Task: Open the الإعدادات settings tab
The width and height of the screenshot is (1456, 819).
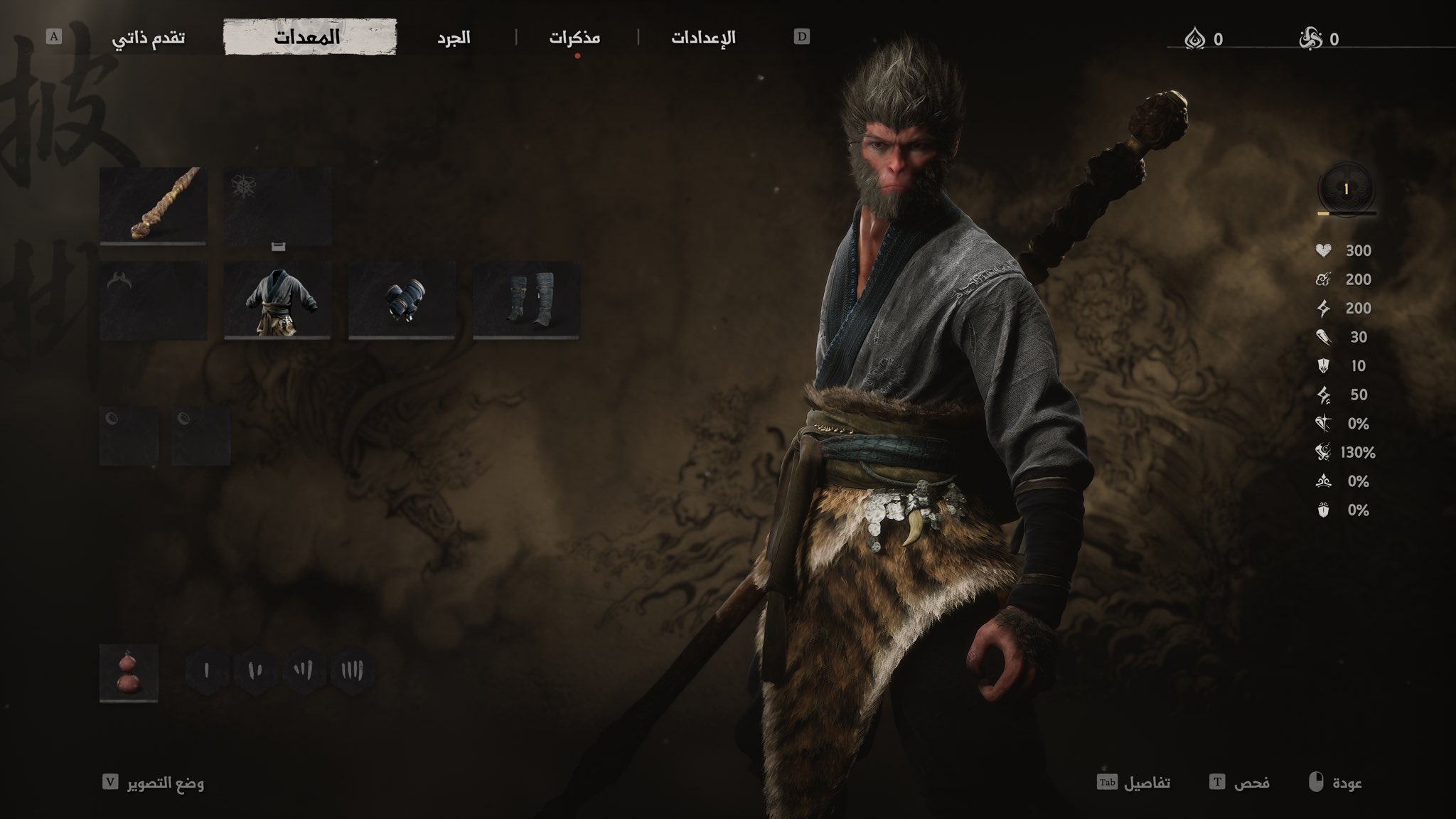Action: click(703, 38)
